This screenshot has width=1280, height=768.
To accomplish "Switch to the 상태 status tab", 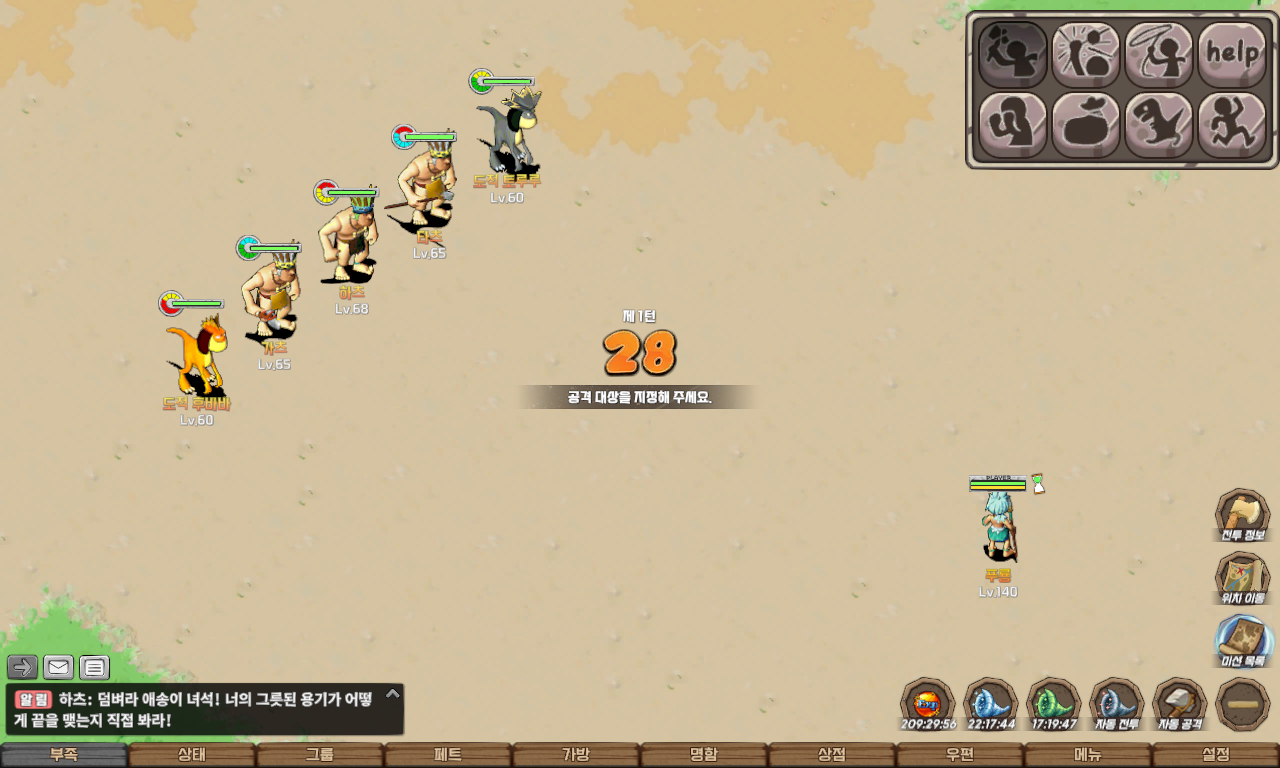I will [x=192, y=755].
